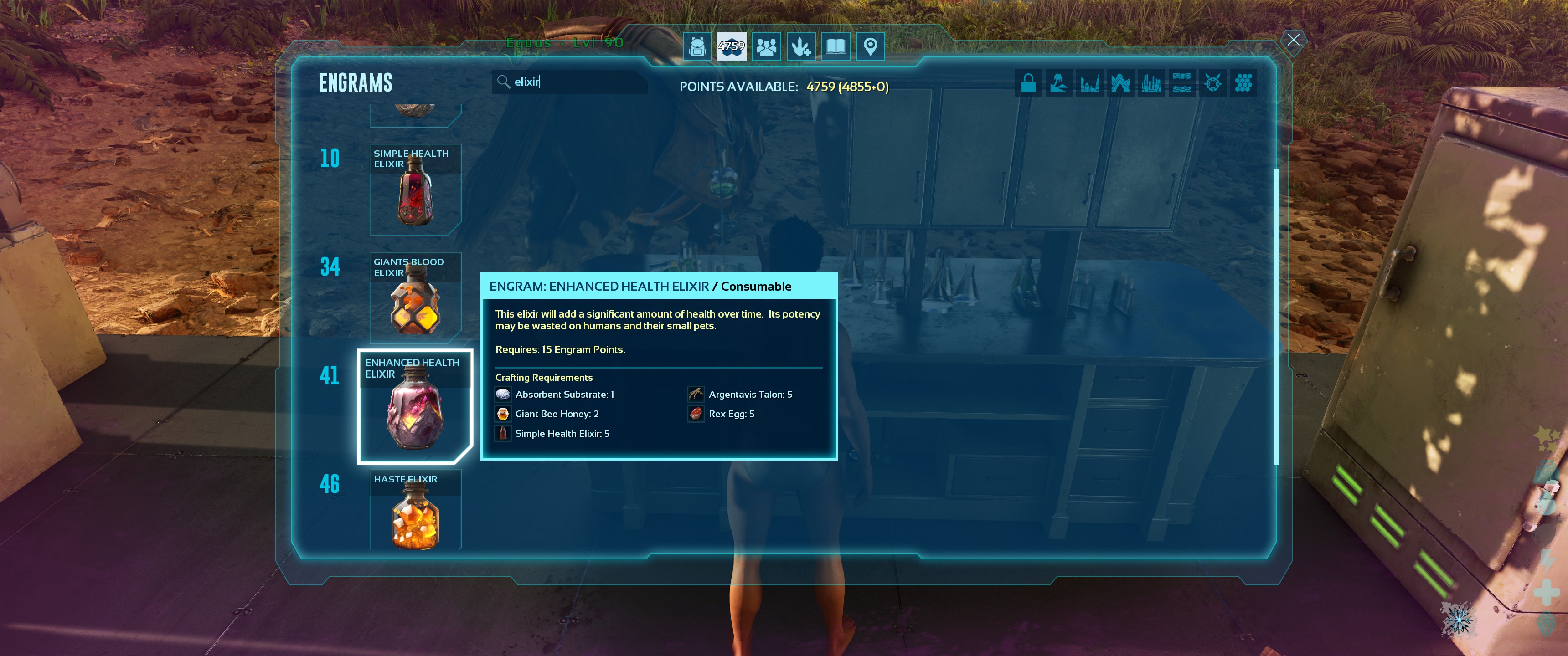Close the engrams window
Screen dimensions: 1568x656
1293,40
